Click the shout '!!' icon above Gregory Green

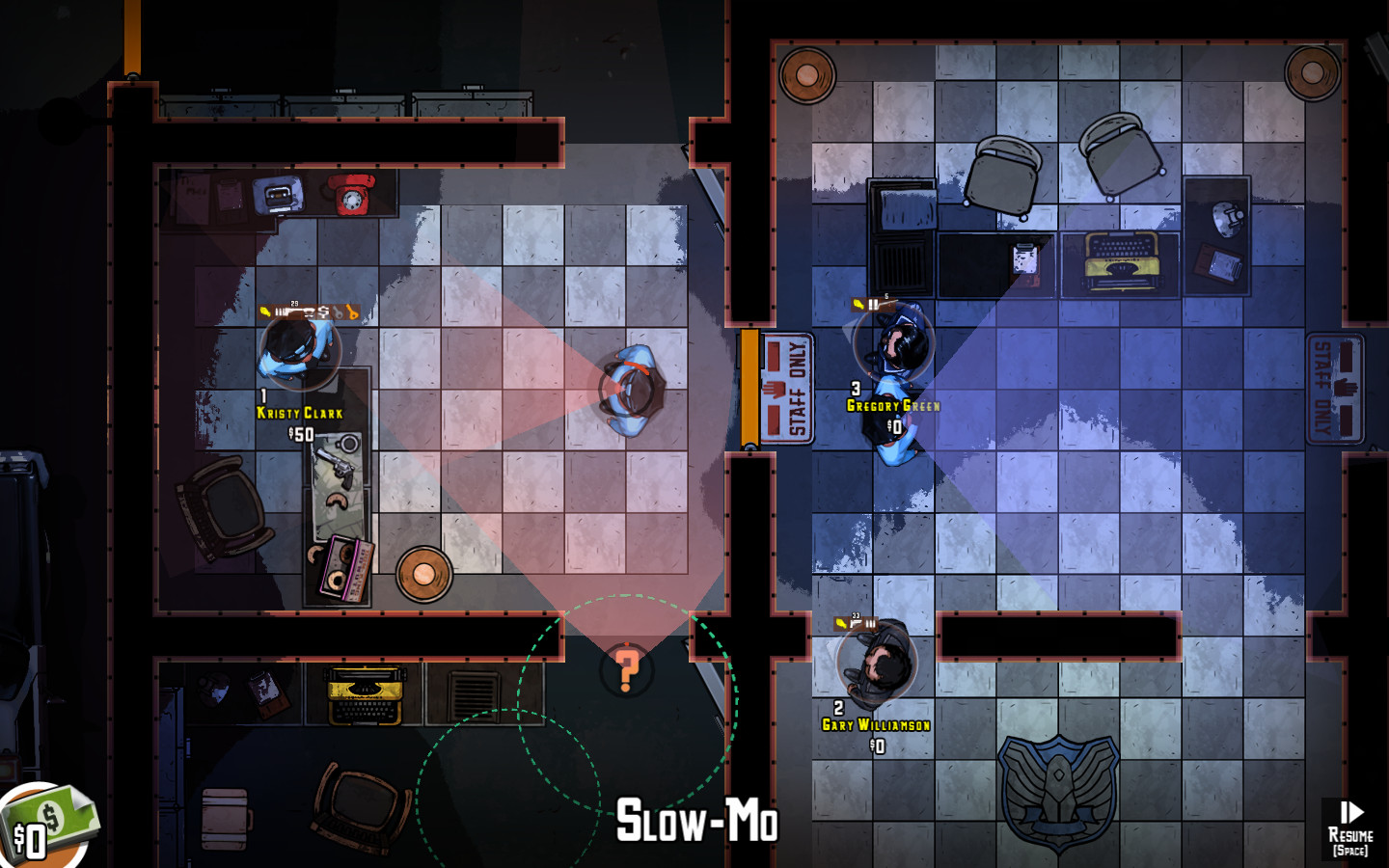click(873, 304)
